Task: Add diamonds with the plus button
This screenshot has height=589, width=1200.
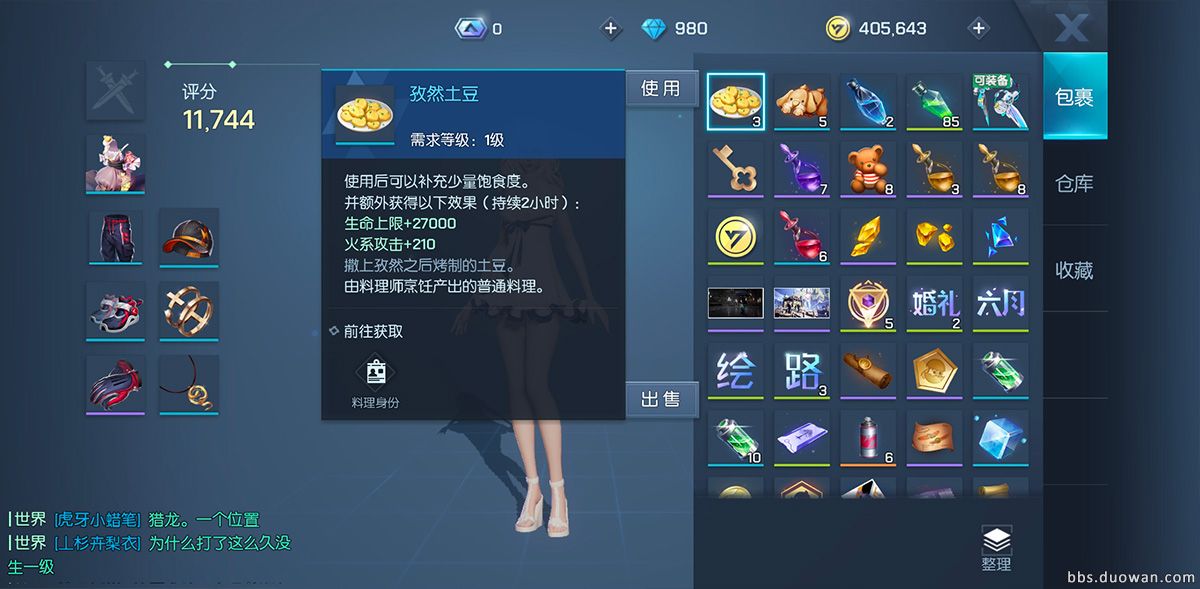Action: (611, 28)
